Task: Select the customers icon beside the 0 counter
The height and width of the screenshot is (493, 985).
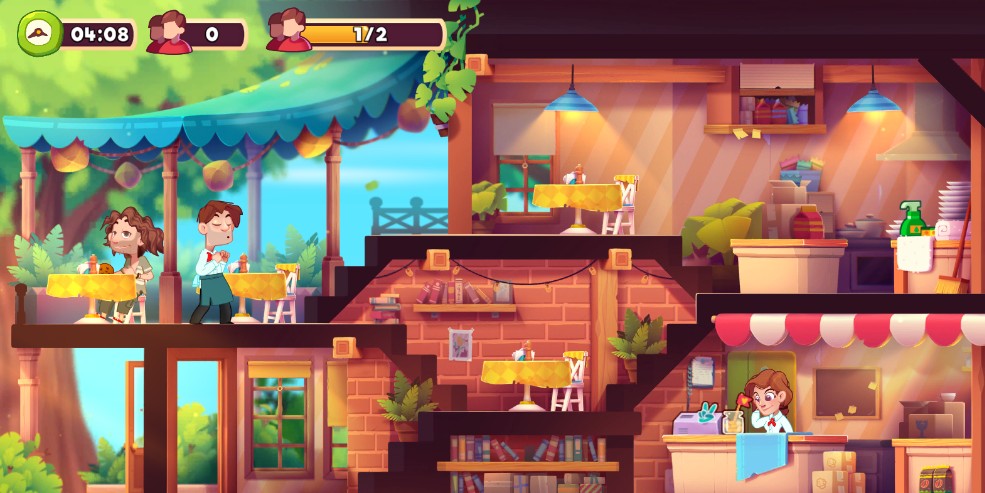Action: pos(169,34)
